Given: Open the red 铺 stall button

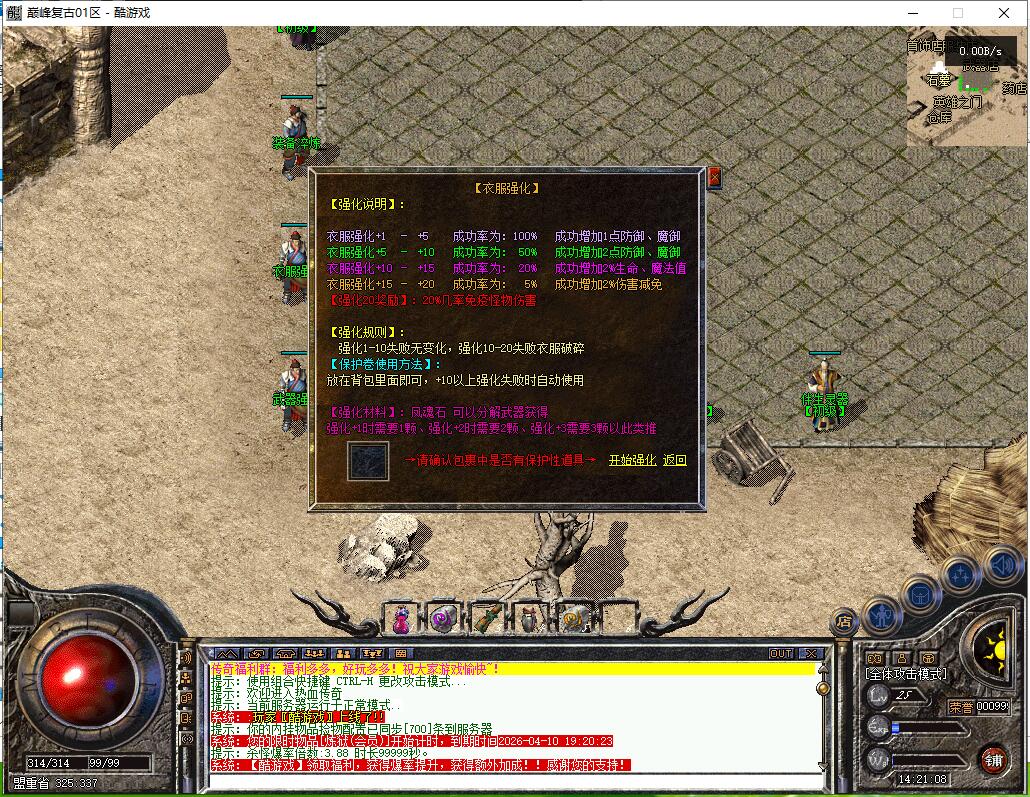Looking at the screenshot, I should click(x=992, y=759).
